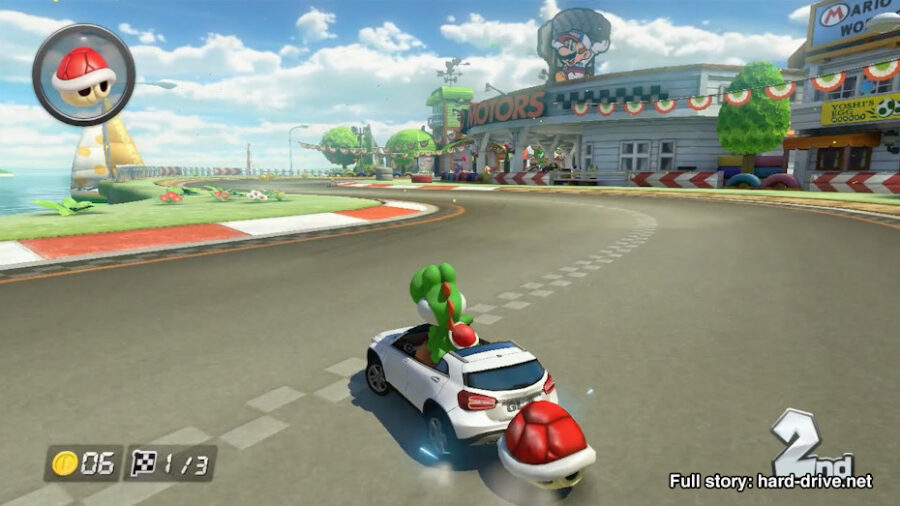Open the hard-drive.net full story link
The height and width of the screenshot is (506, 900).
click(770, 481)
